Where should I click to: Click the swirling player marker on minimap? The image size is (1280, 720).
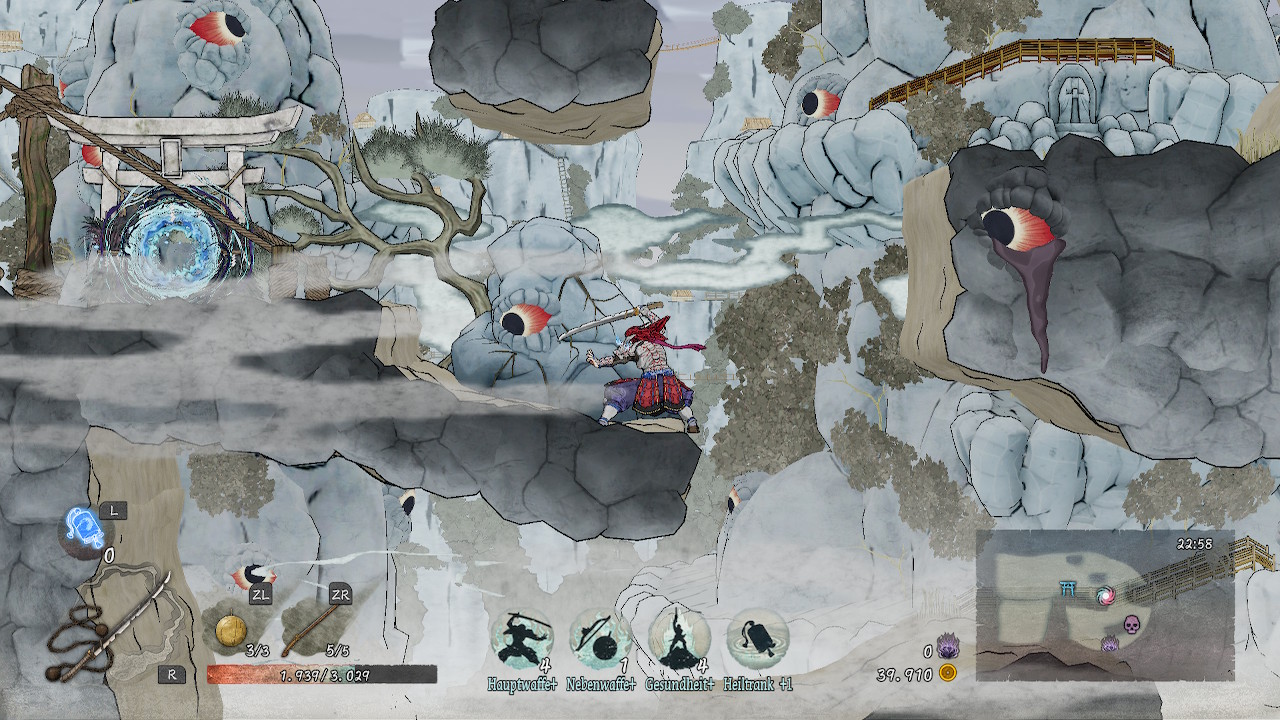(1104, 595)
